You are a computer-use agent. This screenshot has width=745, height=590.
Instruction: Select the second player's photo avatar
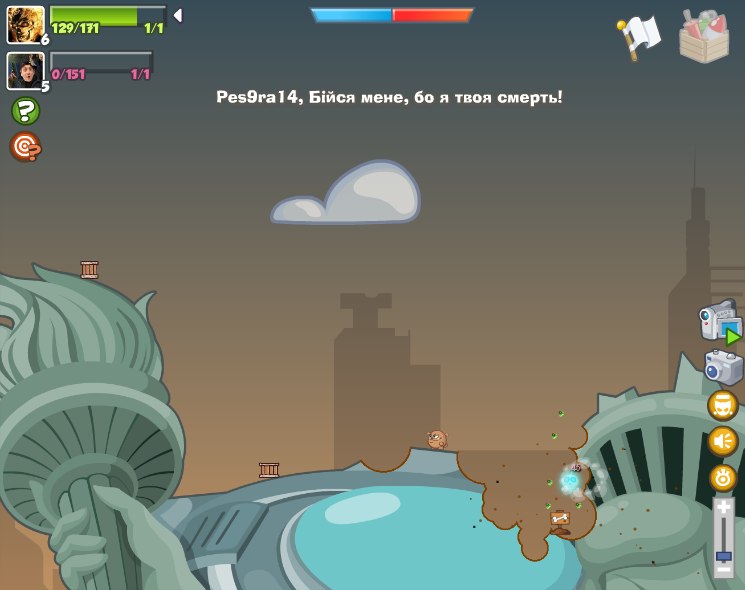point(25,70)
